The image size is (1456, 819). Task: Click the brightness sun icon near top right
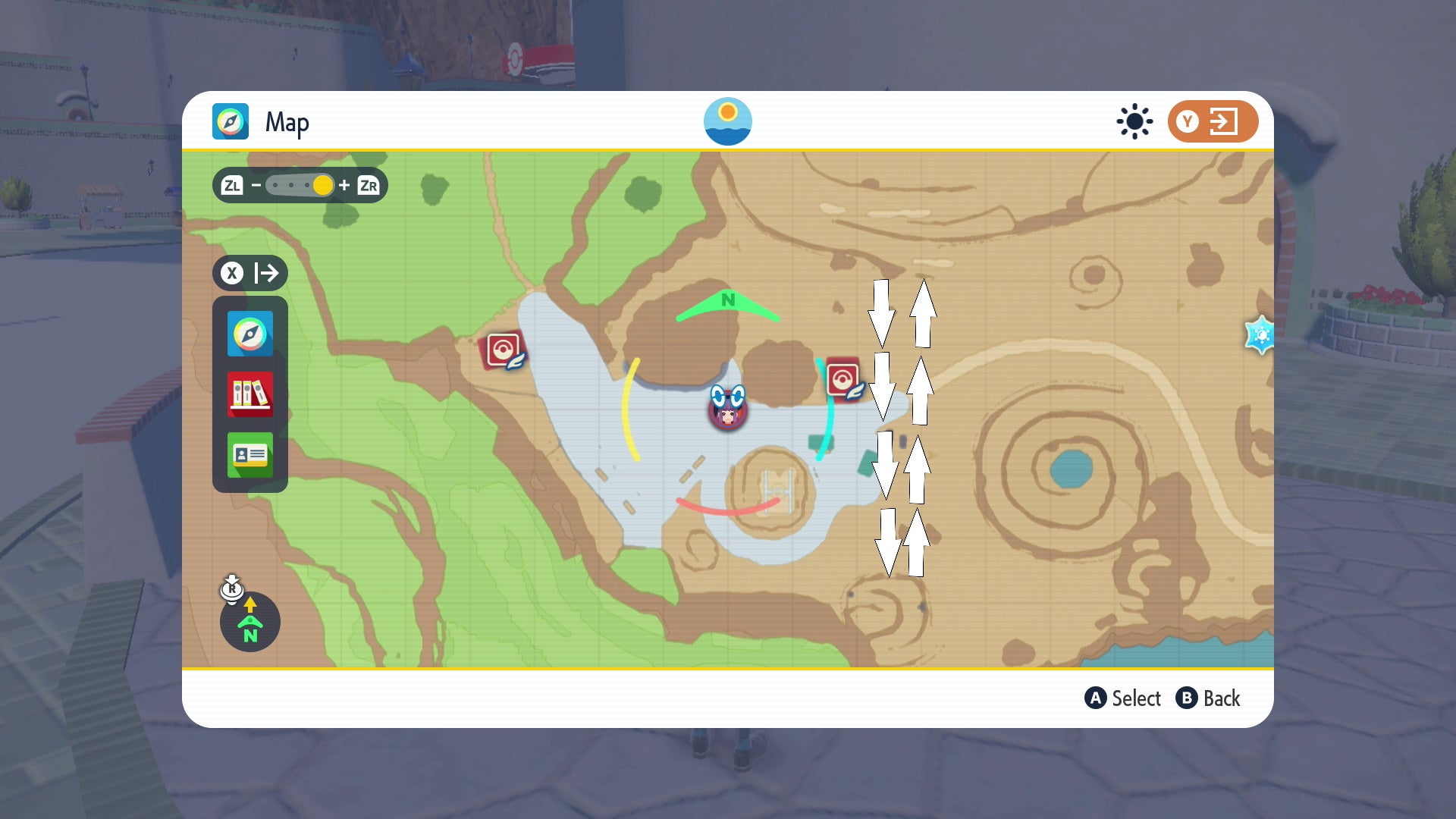coord(1133,121)
